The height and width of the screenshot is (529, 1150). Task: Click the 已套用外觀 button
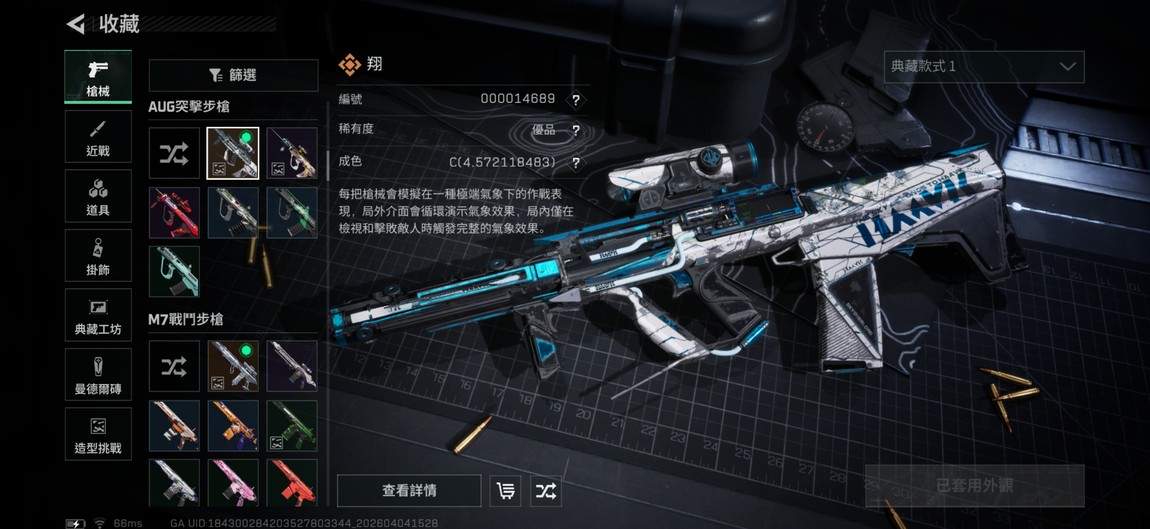coord(974,486)
